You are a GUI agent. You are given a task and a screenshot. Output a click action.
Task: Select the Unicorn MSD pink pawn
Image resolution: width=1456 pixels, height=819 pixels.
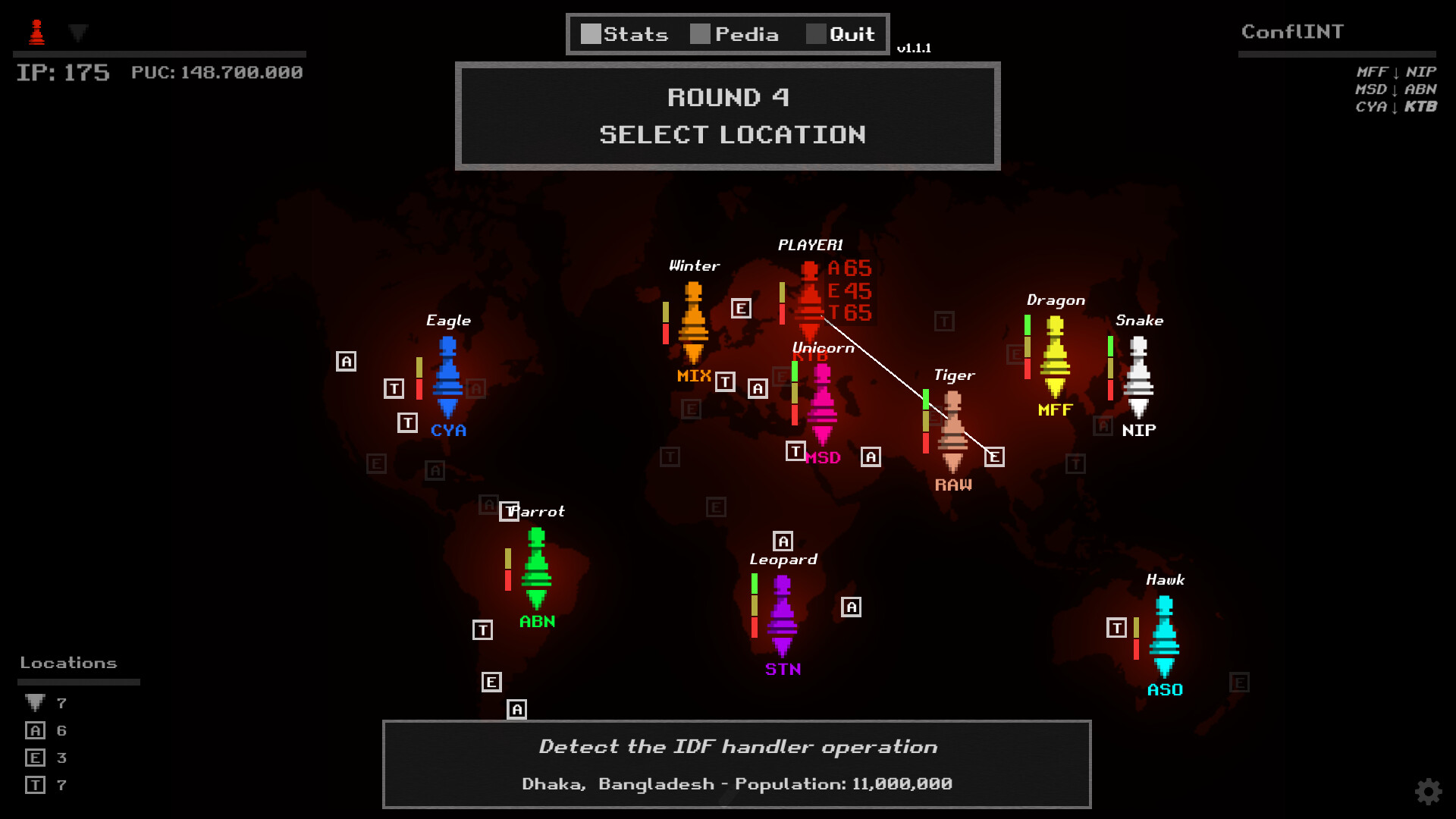click(x=823, y=402)
